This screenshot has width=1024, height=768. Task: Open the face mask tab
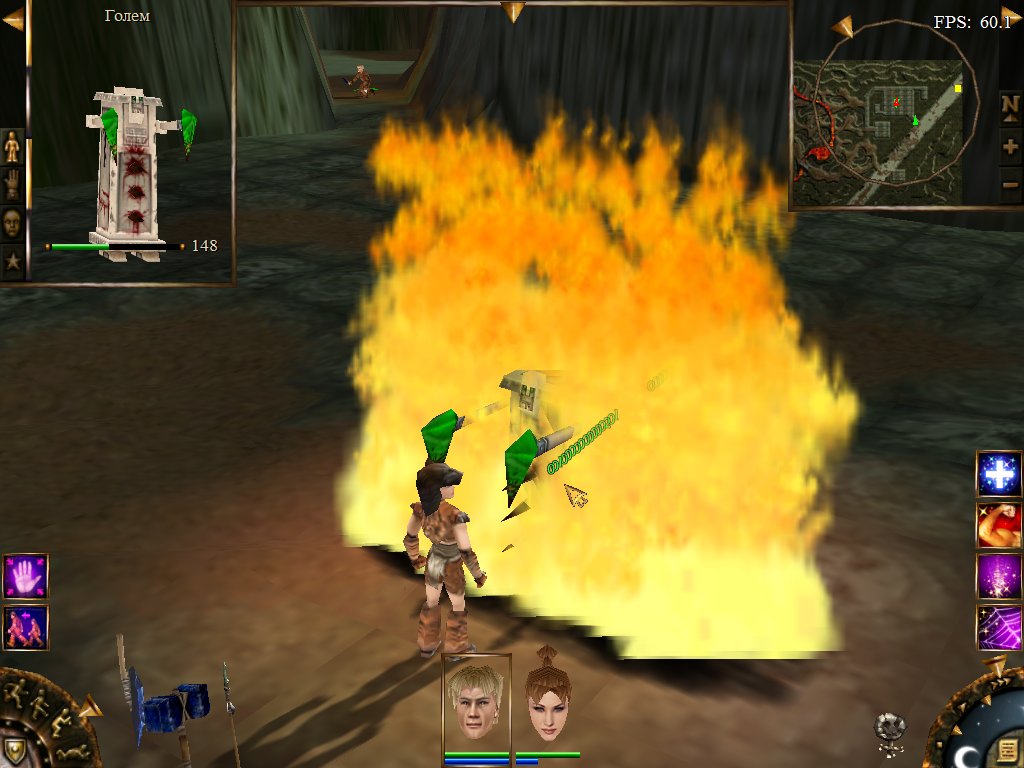click(12, 222)
